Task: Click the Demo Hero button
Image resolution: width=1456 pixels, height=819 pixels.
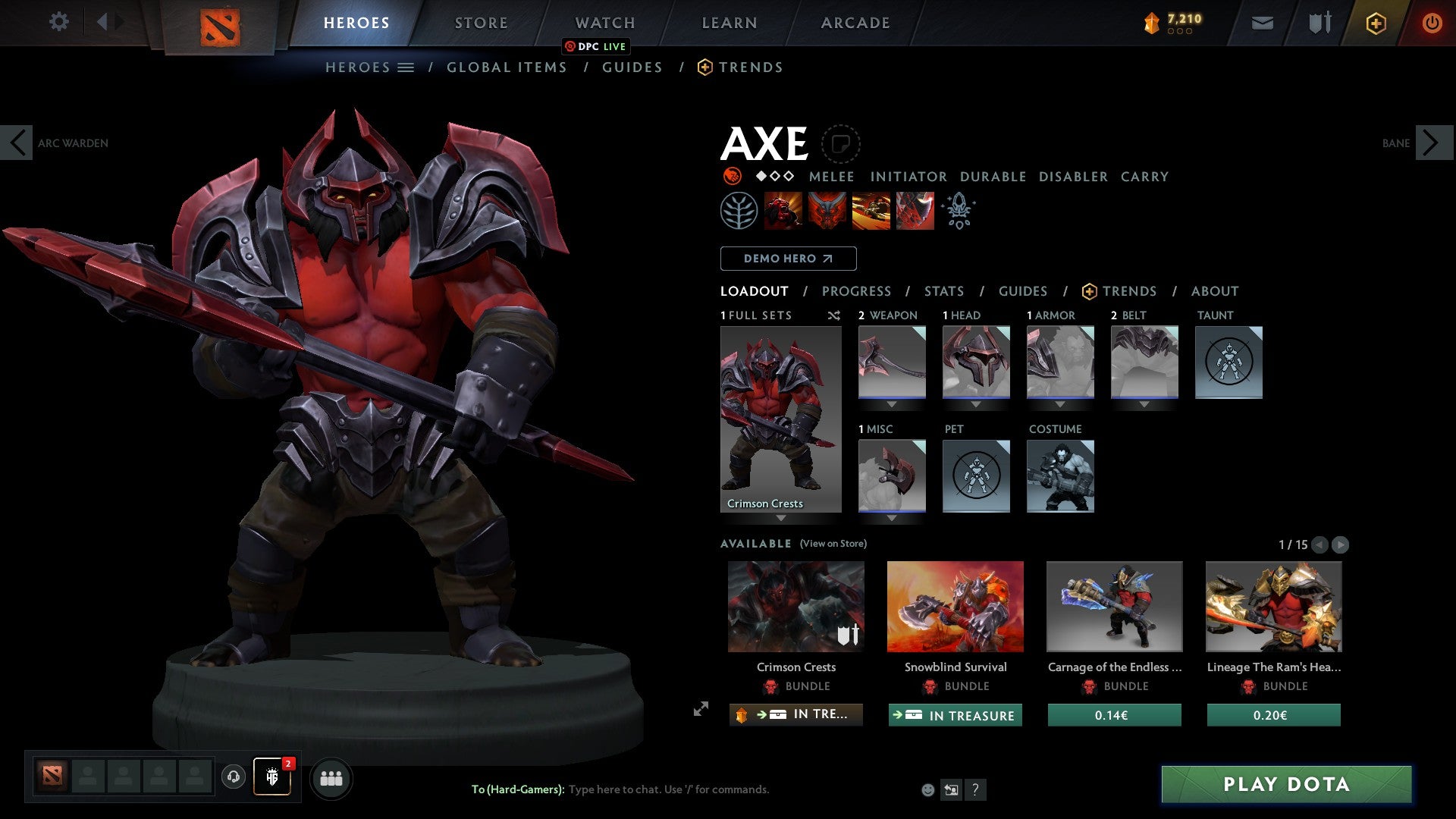Action: click(788, 258)
